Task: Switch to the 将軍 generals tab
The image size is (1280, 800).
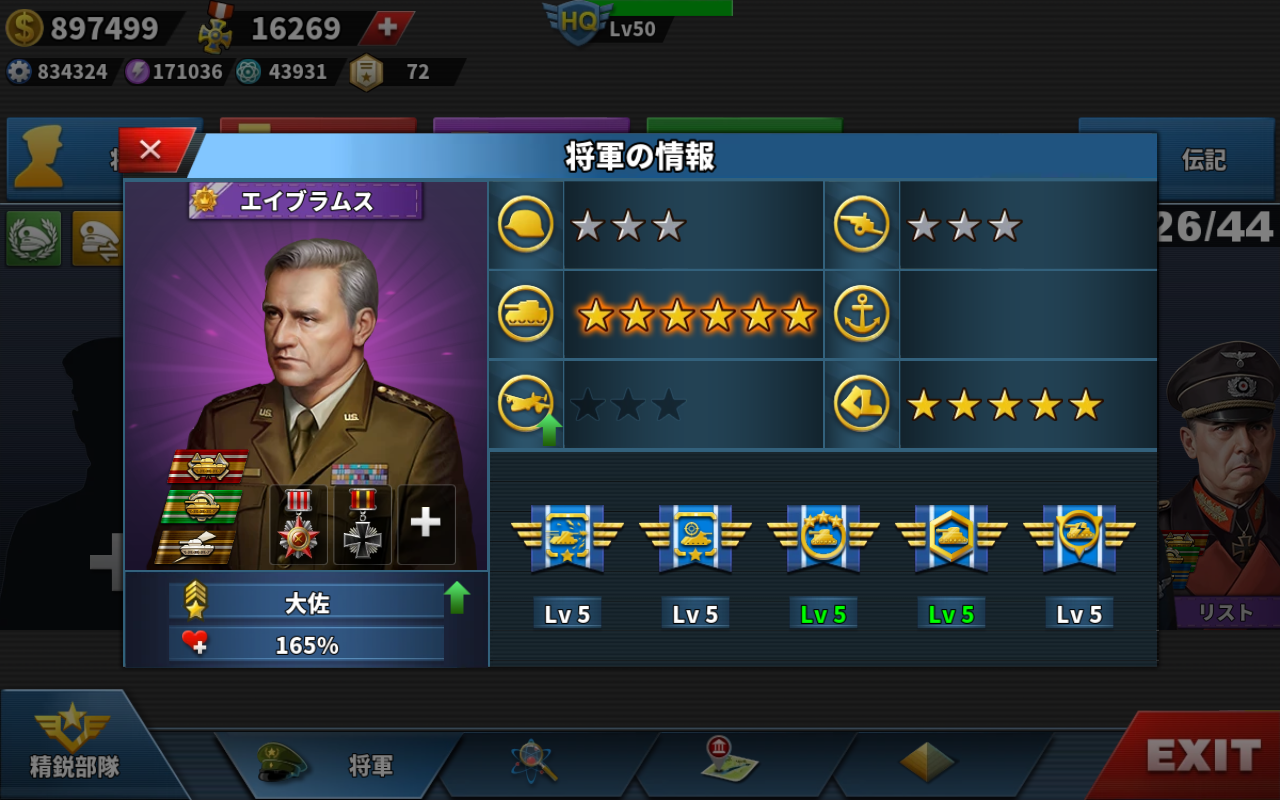Action: tap(335, 765)
